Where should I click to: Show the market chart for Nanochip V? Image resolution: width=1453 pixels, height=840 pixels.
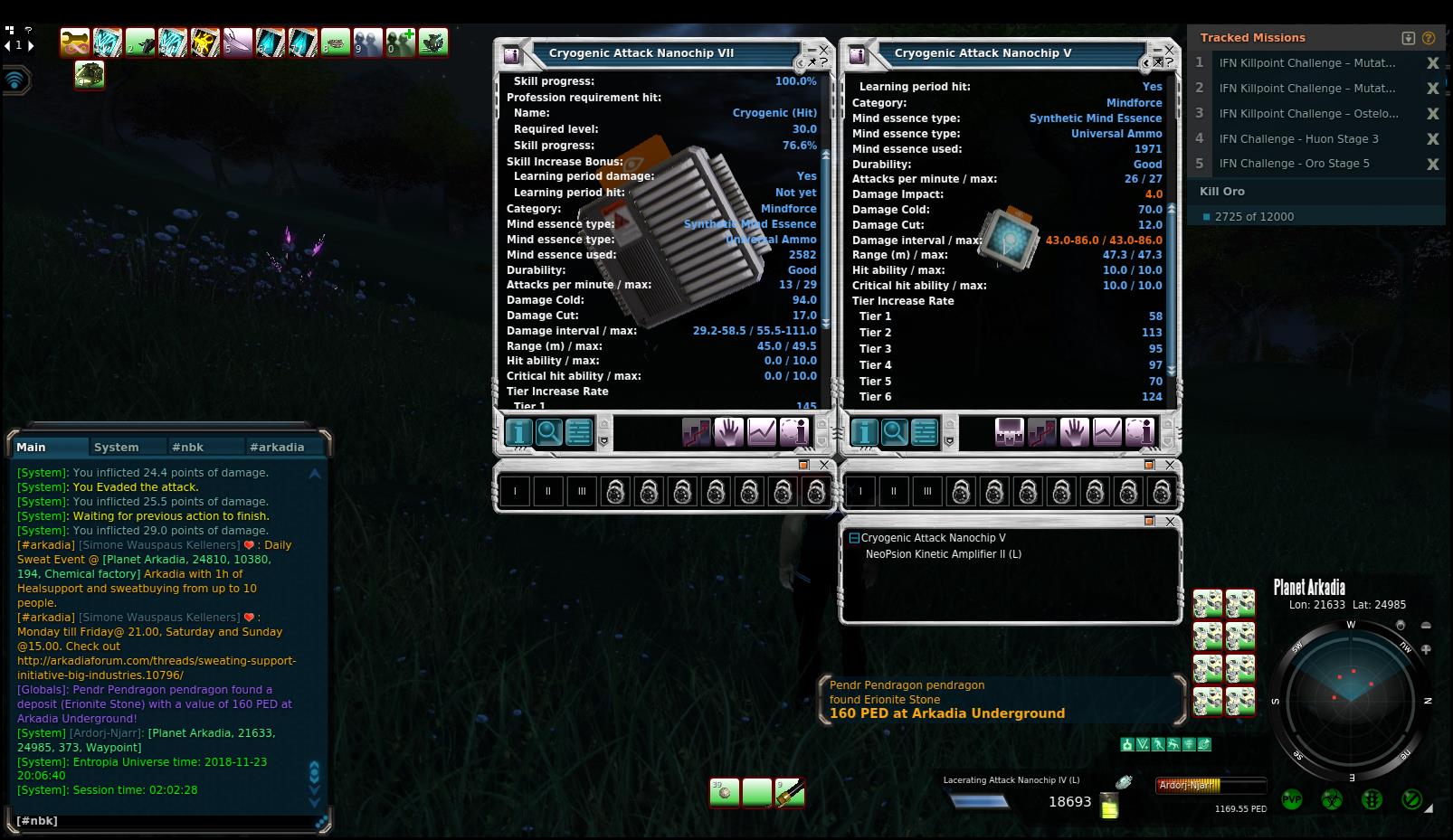click(1107, 433)
